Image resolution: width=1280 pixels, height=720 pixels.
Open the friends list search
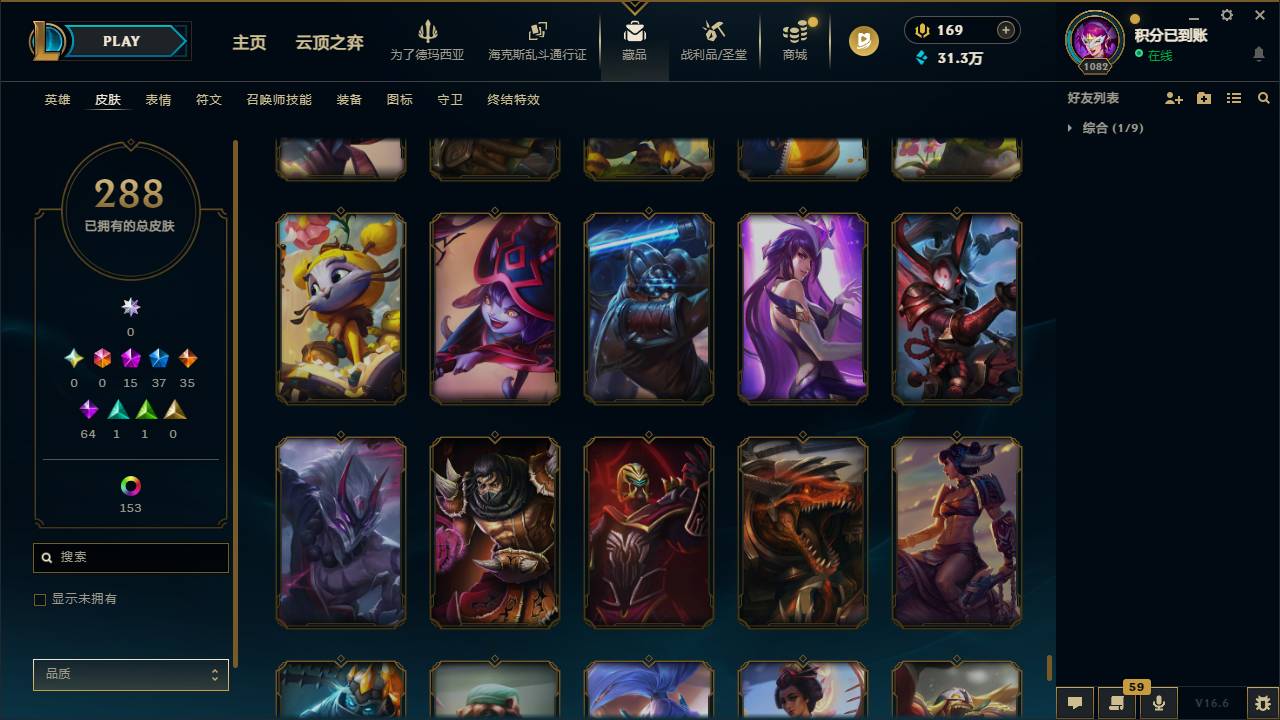point(1264,97)
